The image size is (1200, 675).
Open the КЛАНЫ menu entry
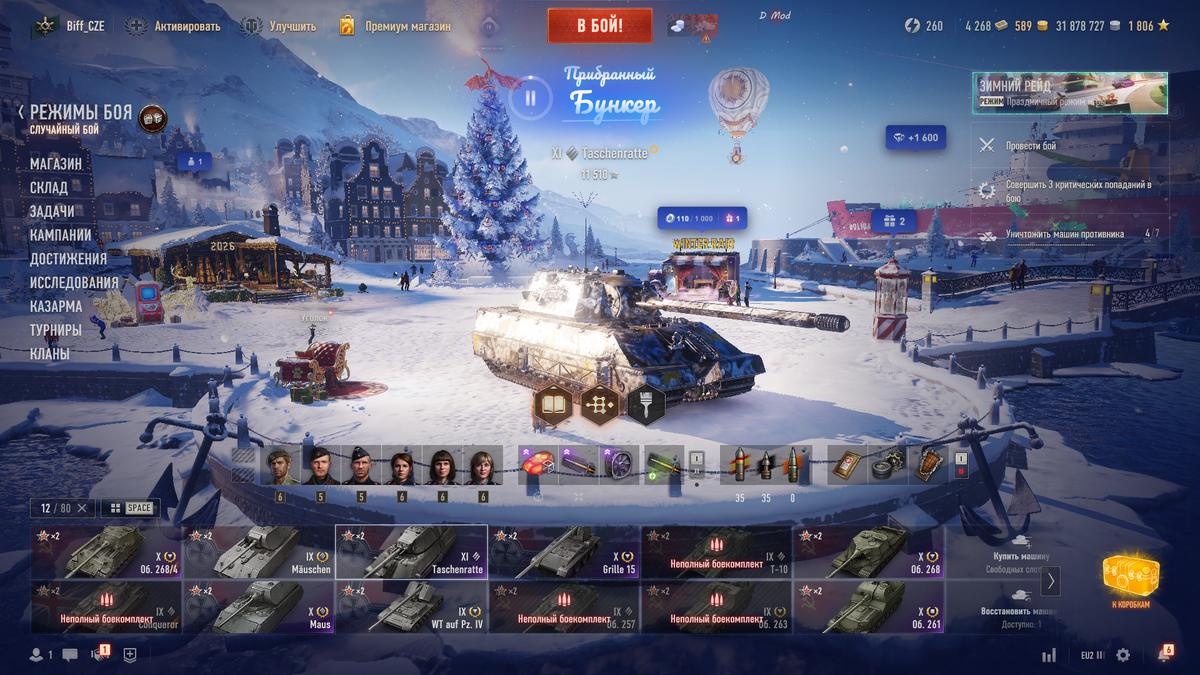(50, 354)
